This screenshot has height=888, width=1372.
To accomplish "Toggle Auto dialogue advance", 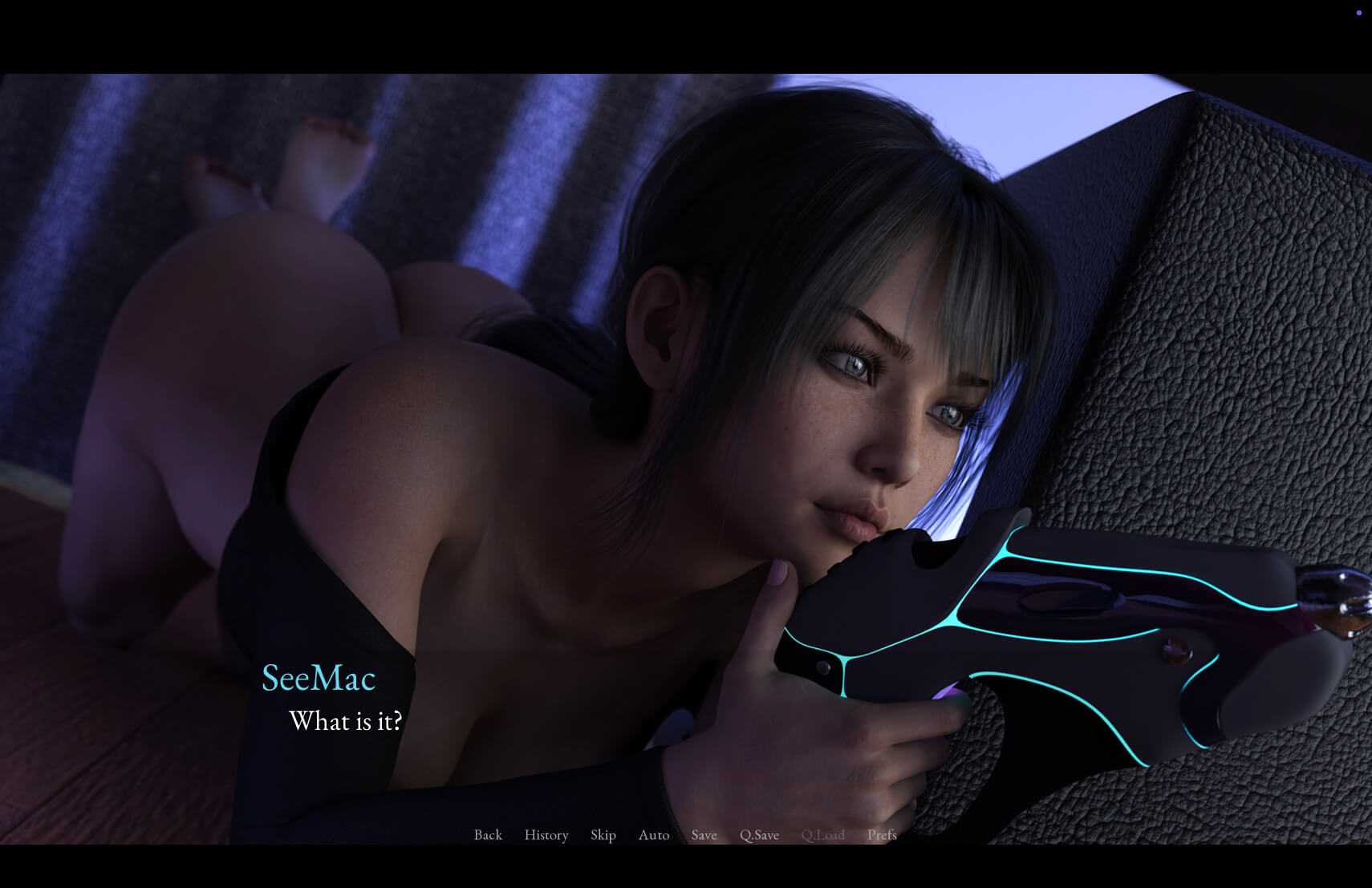I will coord(654,835).
